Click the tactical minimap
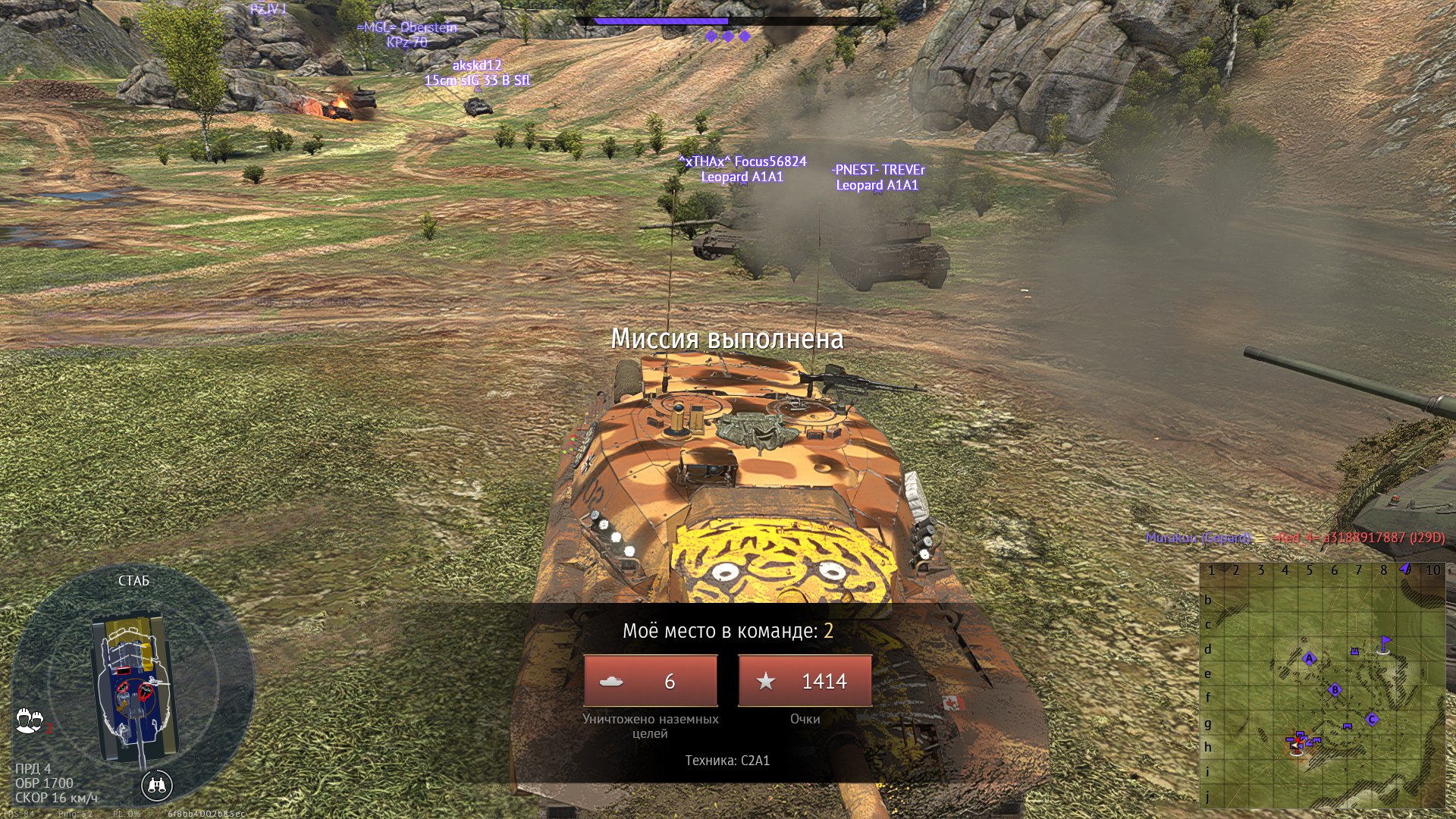The image size is (1456, 819). (1323, 686)
